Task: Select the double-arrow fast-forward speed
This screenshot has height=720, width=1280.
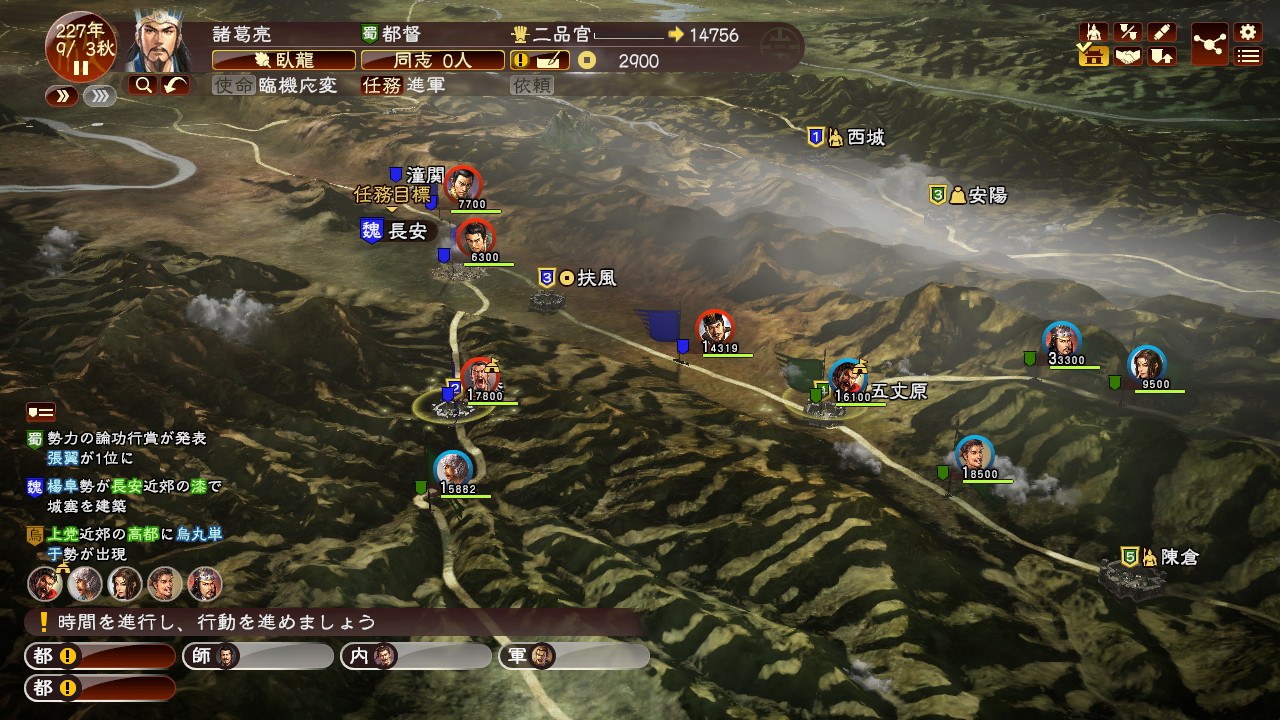Action: click(62, 96)
